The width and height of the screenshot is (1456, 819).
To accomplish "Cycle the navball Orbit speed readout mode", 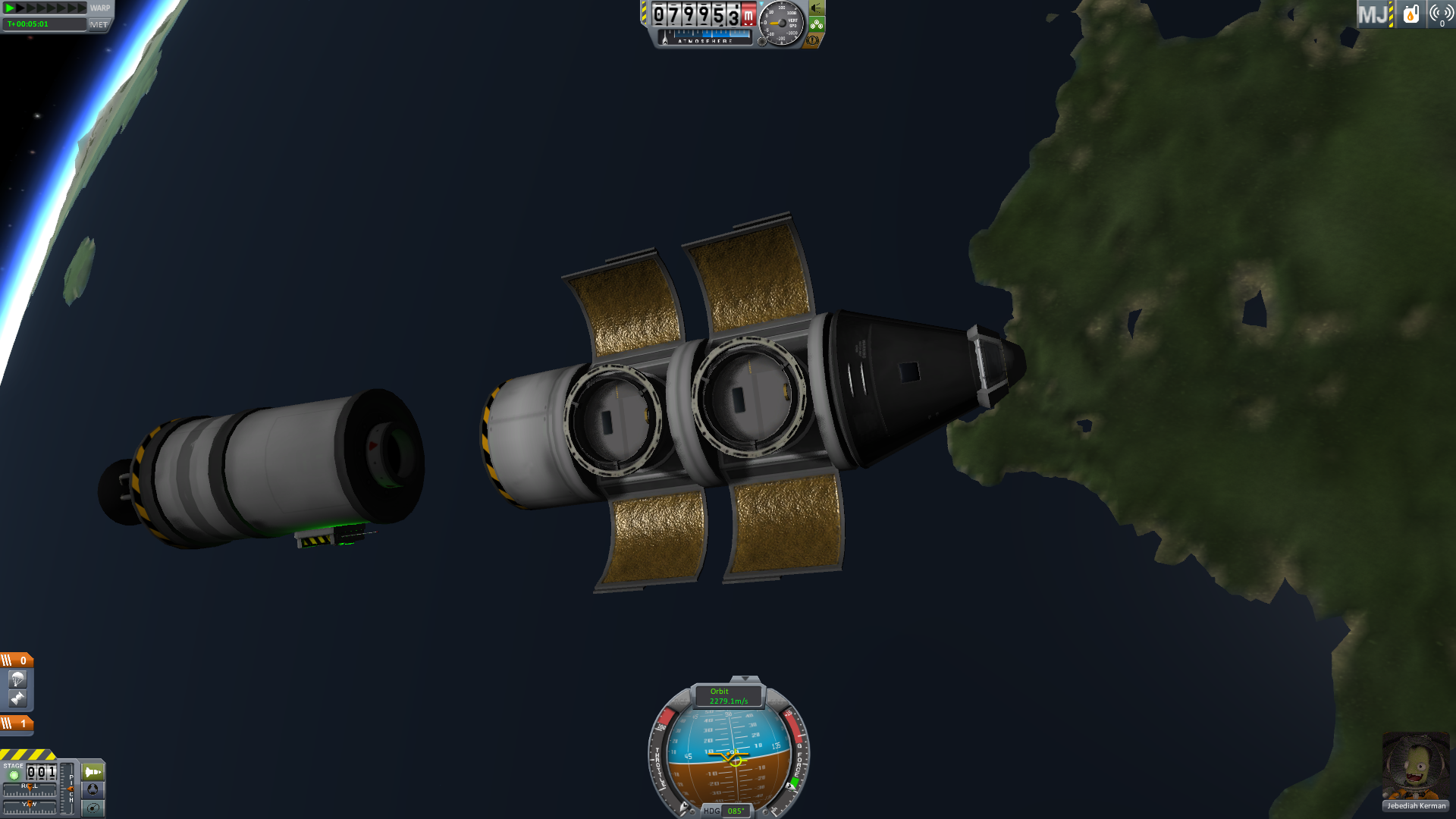I will [728, 696].
